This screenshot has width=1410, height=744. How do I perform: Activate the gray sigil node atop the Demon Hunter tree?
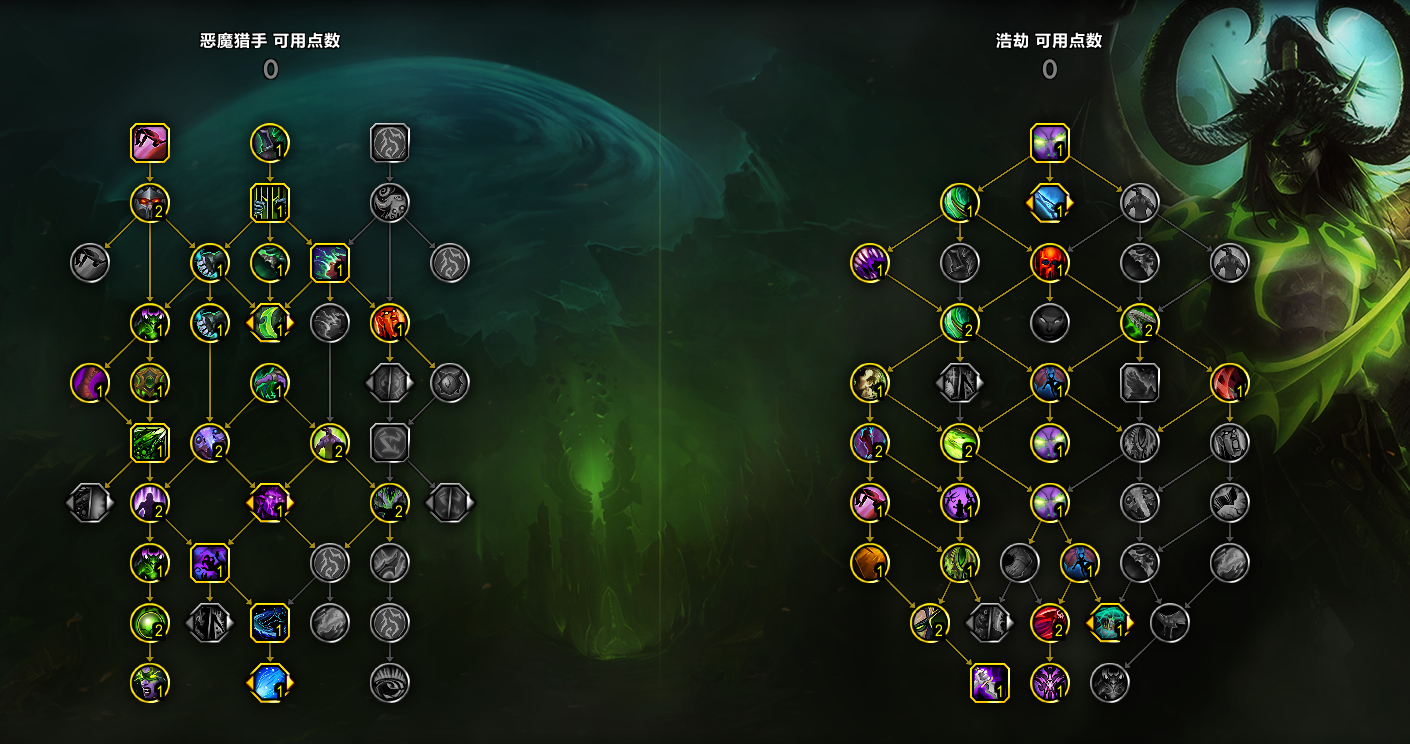coord(389,142)
